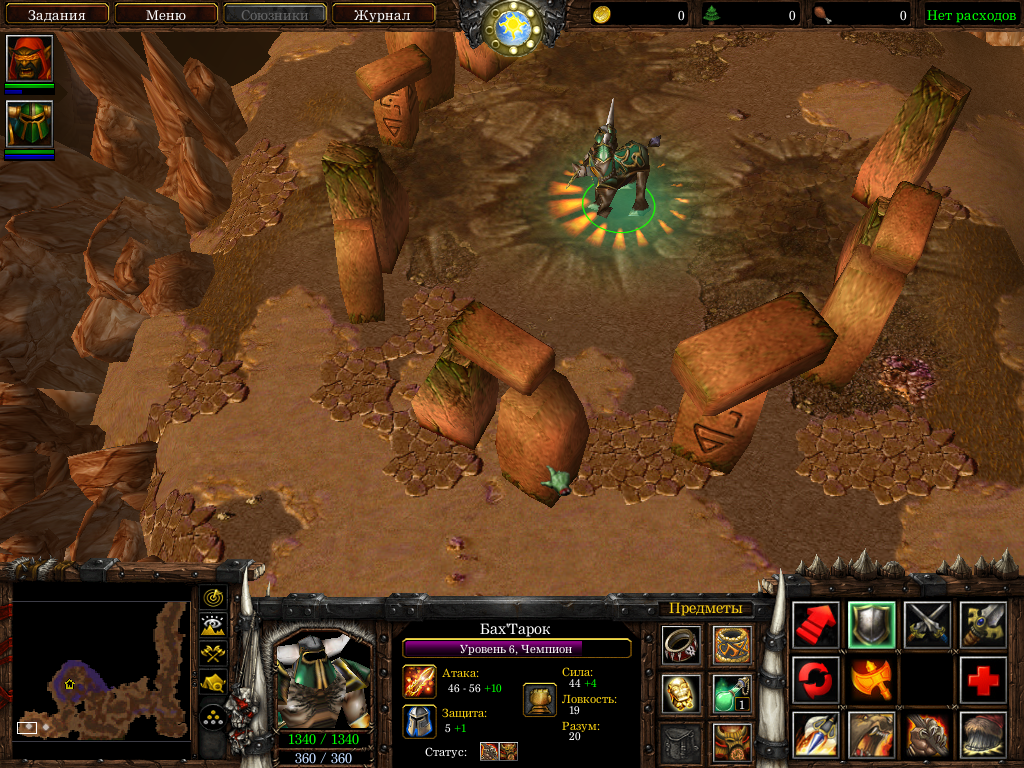
Task: Open the Меню game menu
Action: (166, 15)
